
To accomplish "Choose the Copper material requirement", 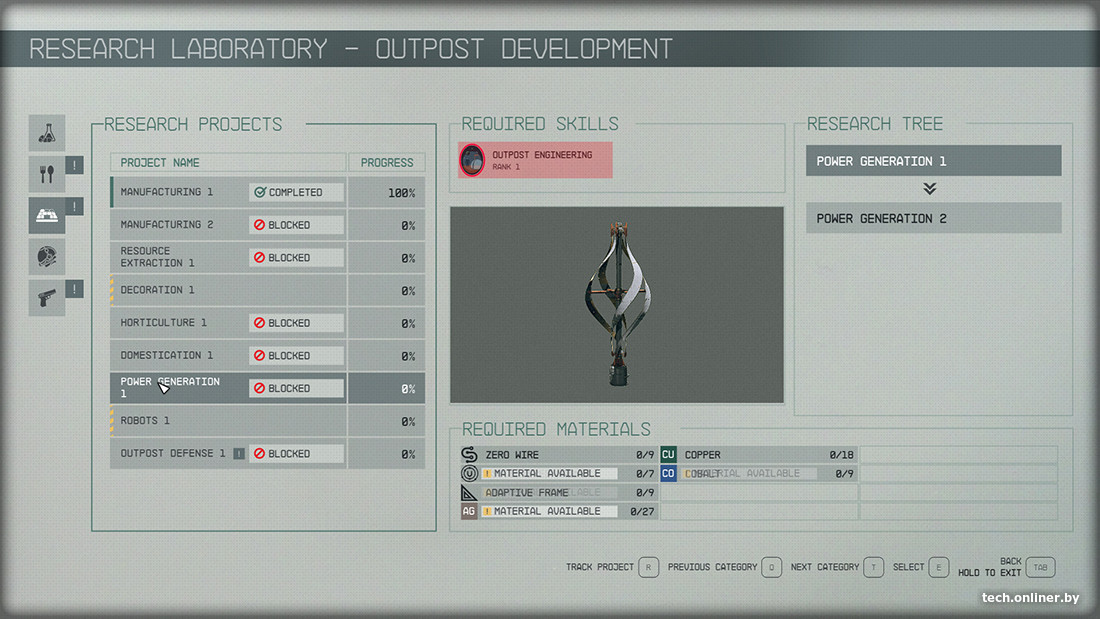I will pos(758,455).
